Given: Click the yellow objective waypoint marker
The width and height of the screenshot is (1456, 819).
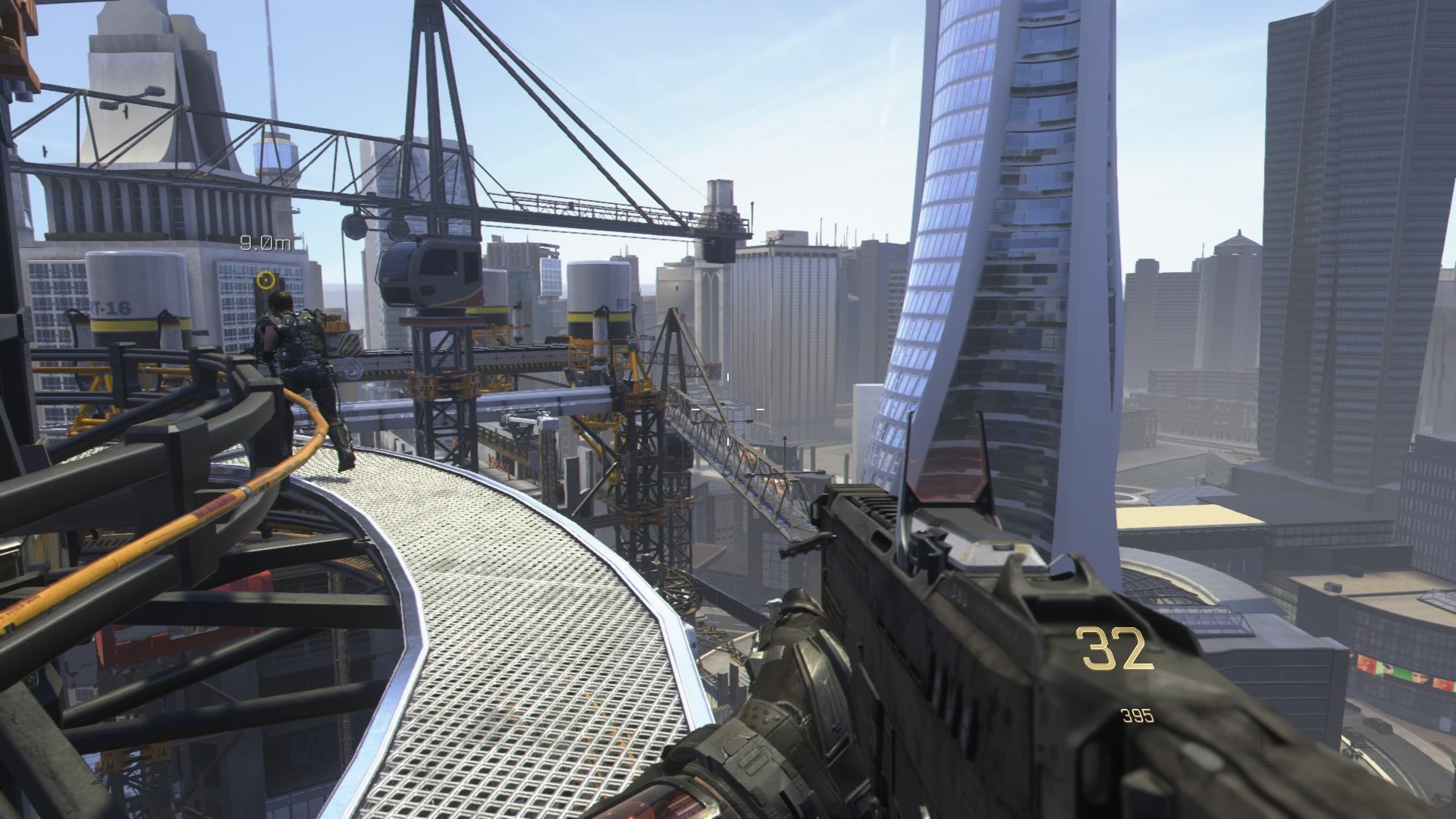Looking at the screenshot, I should [265, 281].
